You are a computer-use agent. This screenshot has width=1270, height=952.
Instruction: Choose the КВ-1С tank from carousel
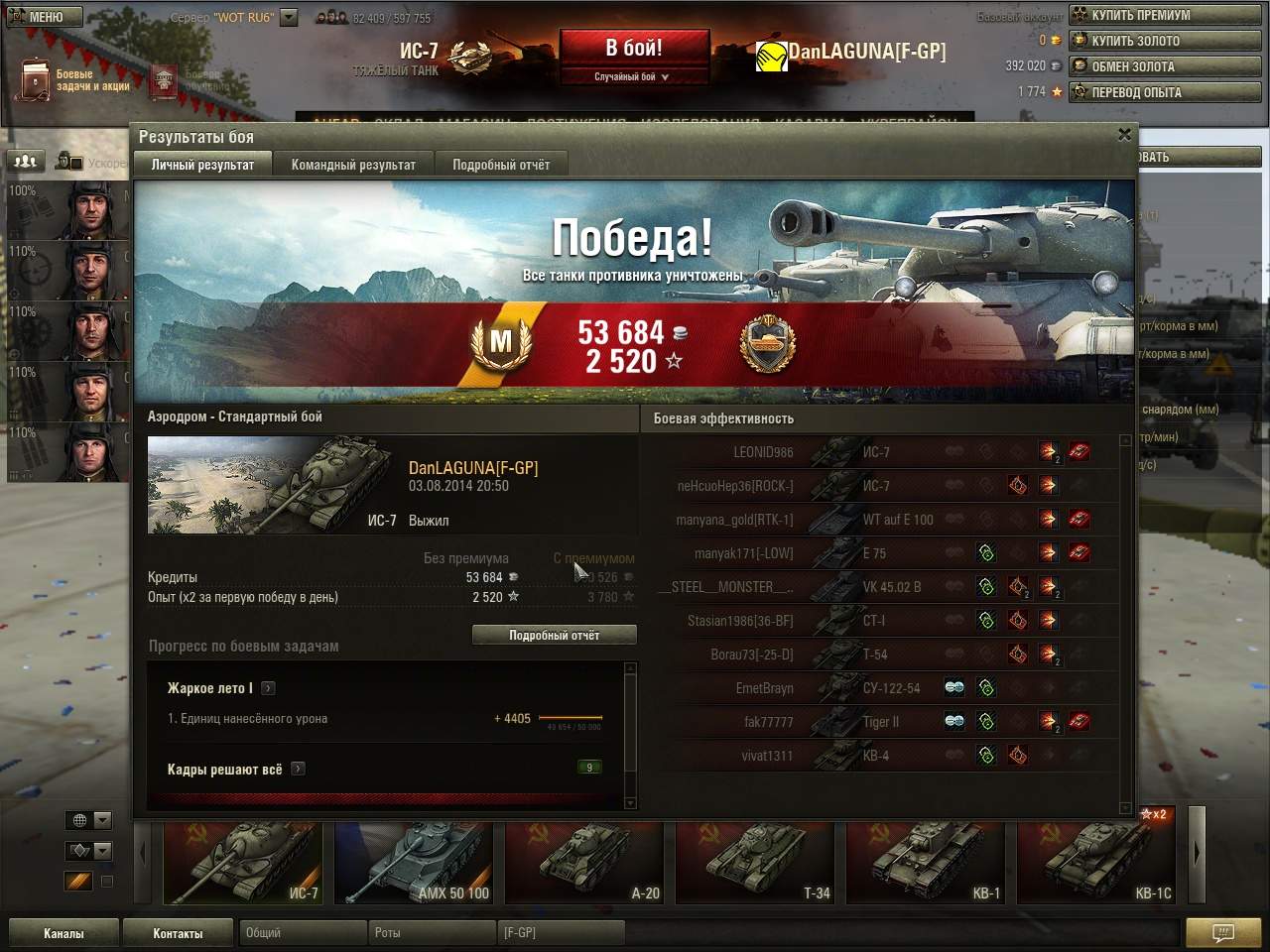pyautogui.click(x=1095, y=862)
